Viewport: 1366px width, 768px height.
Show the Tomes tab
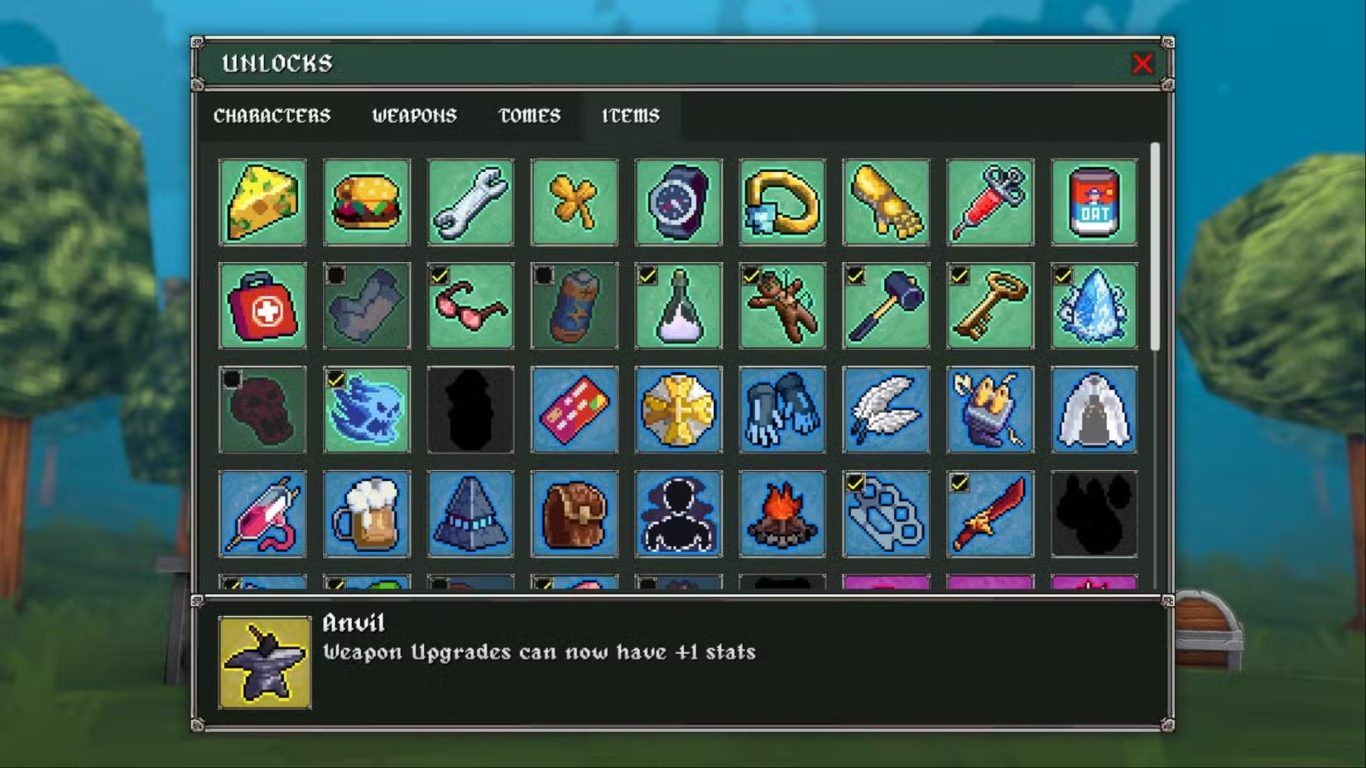pos(529,116)
